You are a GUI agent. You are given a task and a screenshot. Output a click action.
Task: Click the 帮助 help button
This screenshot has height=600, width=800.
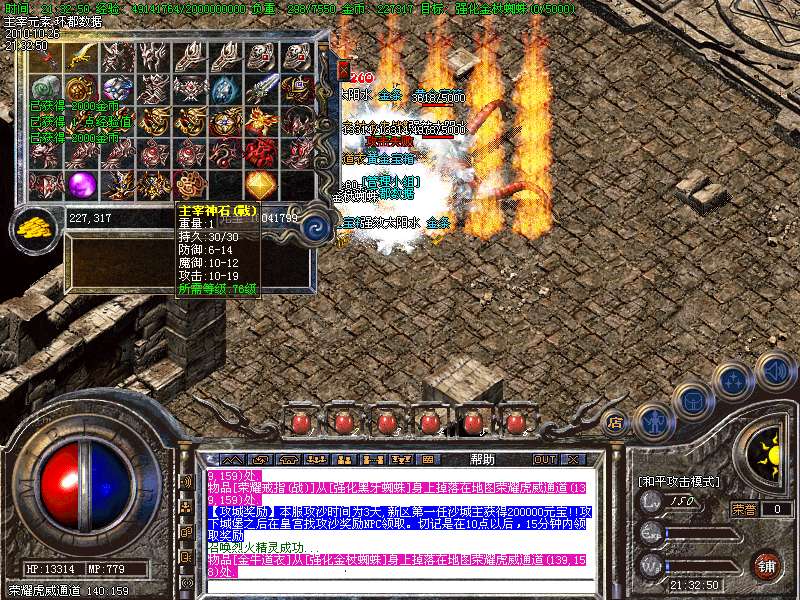[482, 460]
